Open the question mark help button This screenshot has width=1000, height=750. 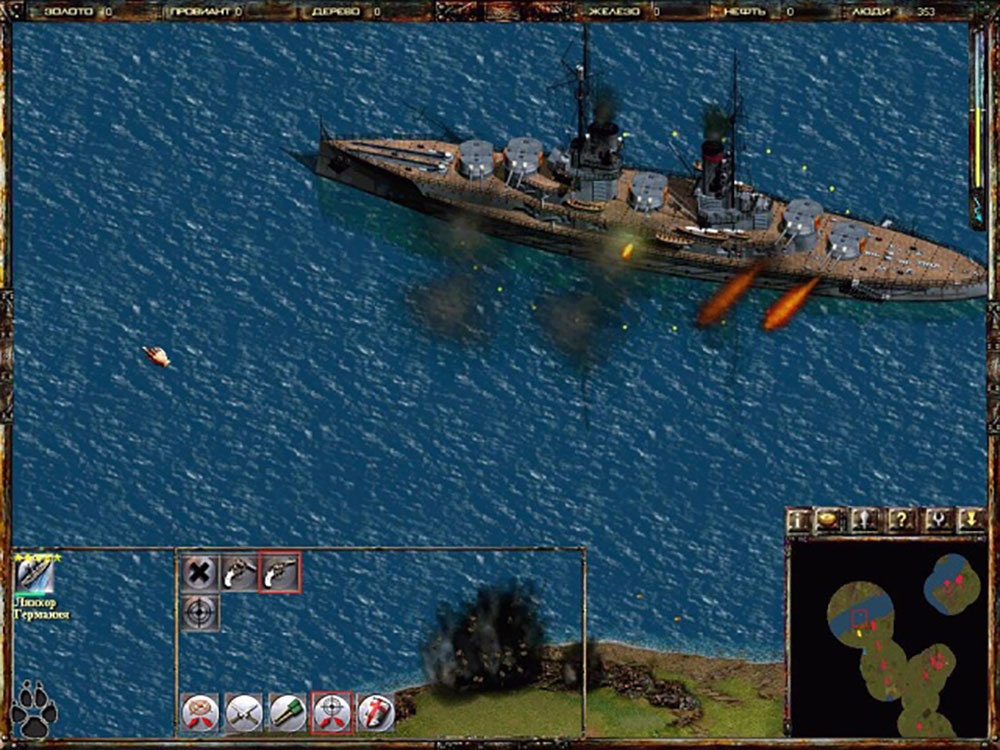(x=902, y=520)
